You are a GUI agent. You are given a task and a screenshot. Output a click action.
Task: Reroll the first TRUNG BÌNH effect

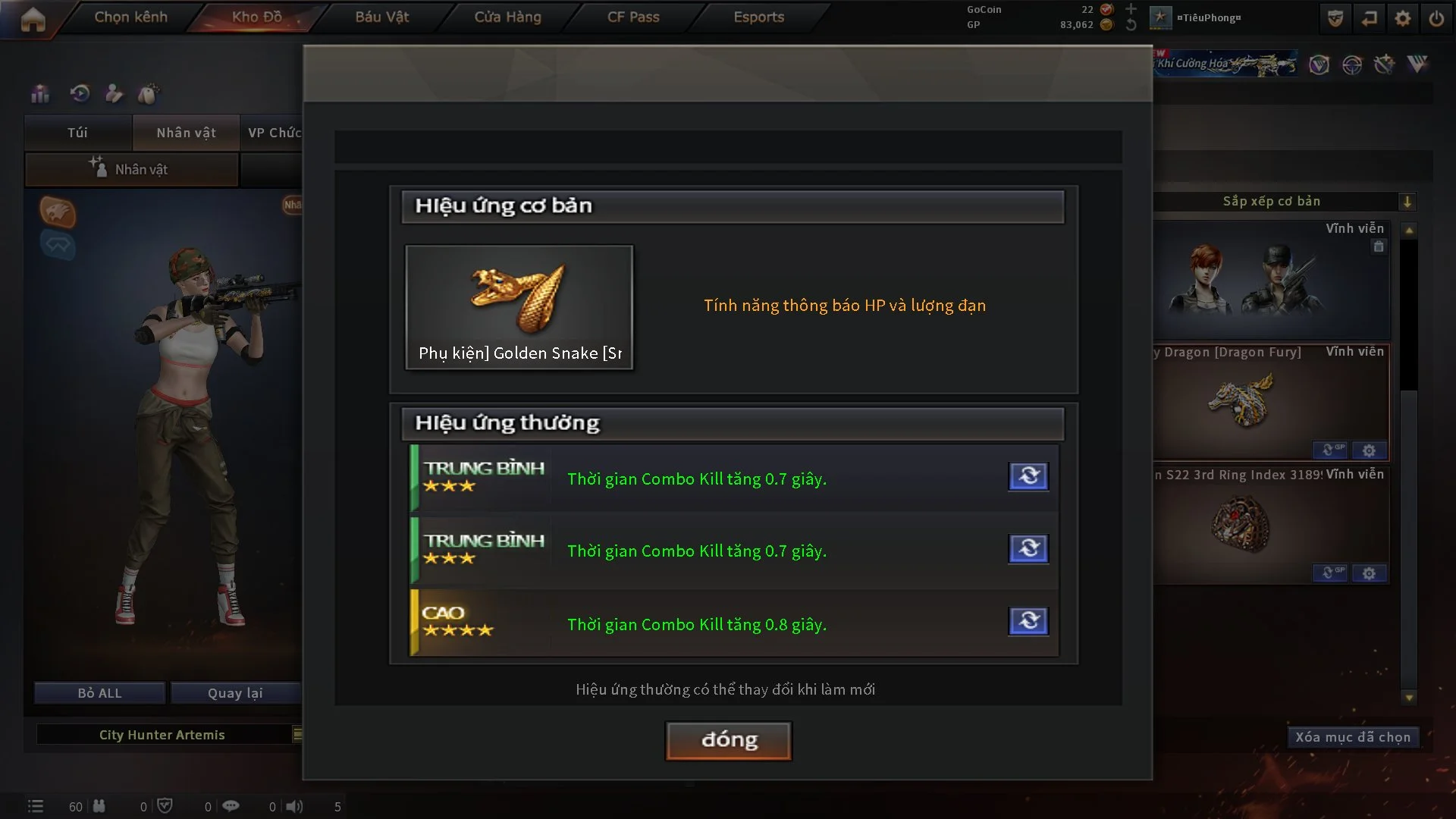(x=1028, y=476)
